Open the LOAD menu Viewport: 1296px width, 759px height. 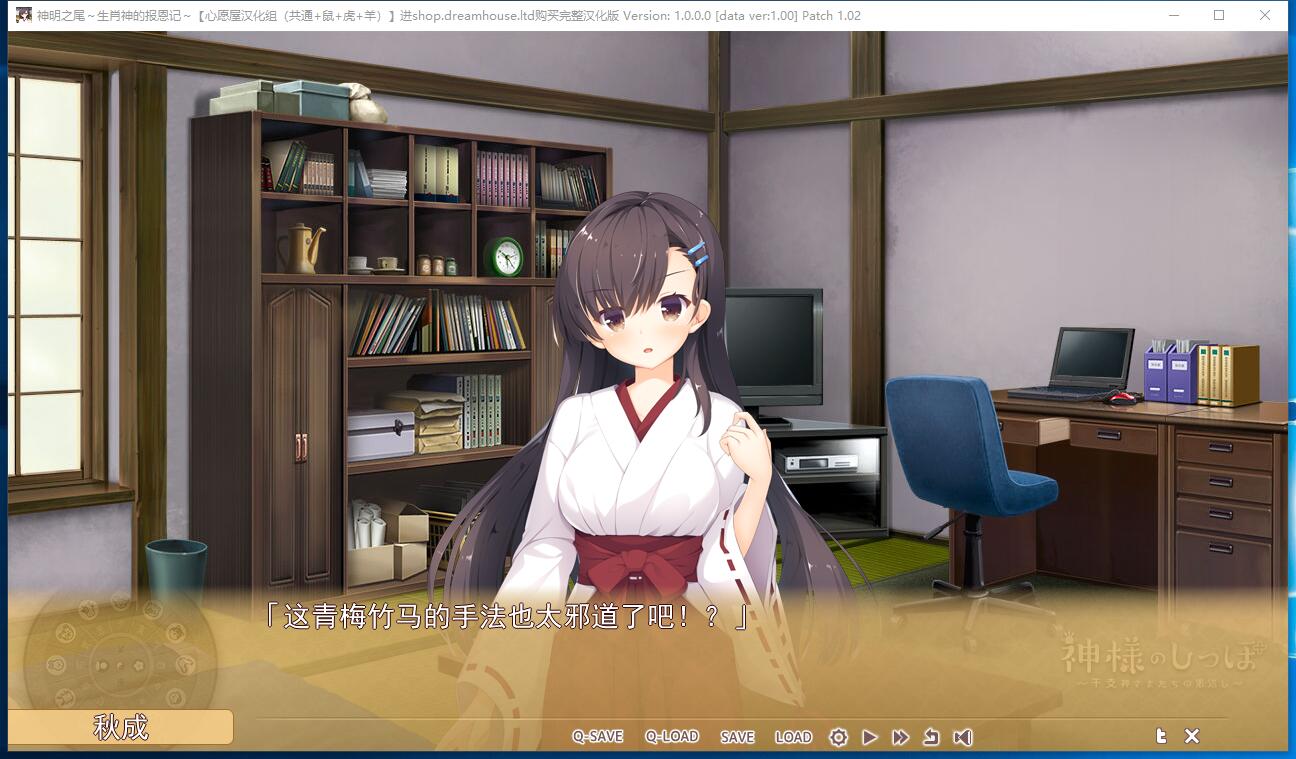(x=793, y=737)
